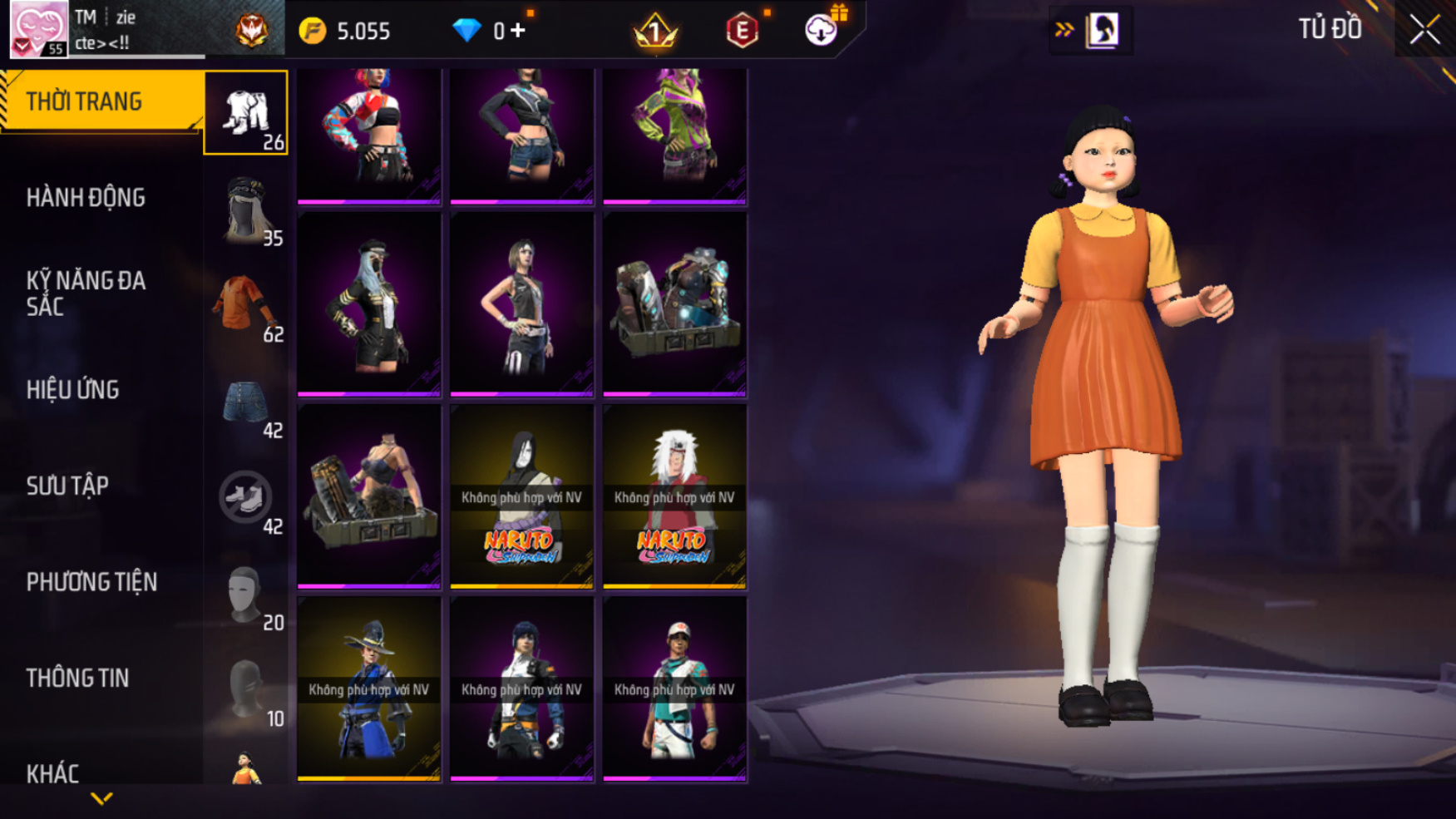
Task: Choose the shoes tab
Action: [x=246, y=499]
